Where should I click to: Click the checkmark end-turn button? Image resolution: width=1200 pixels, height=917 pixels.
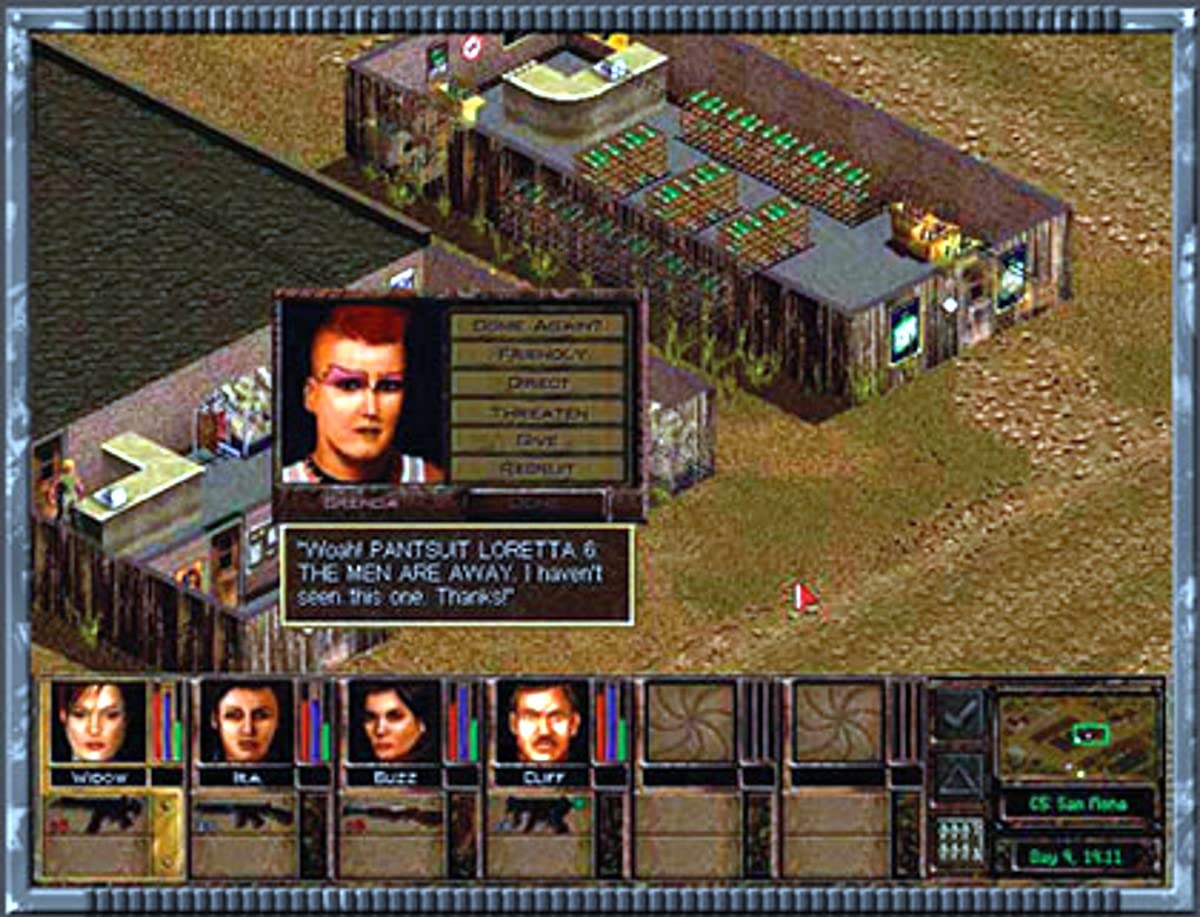tap(959, 714)
